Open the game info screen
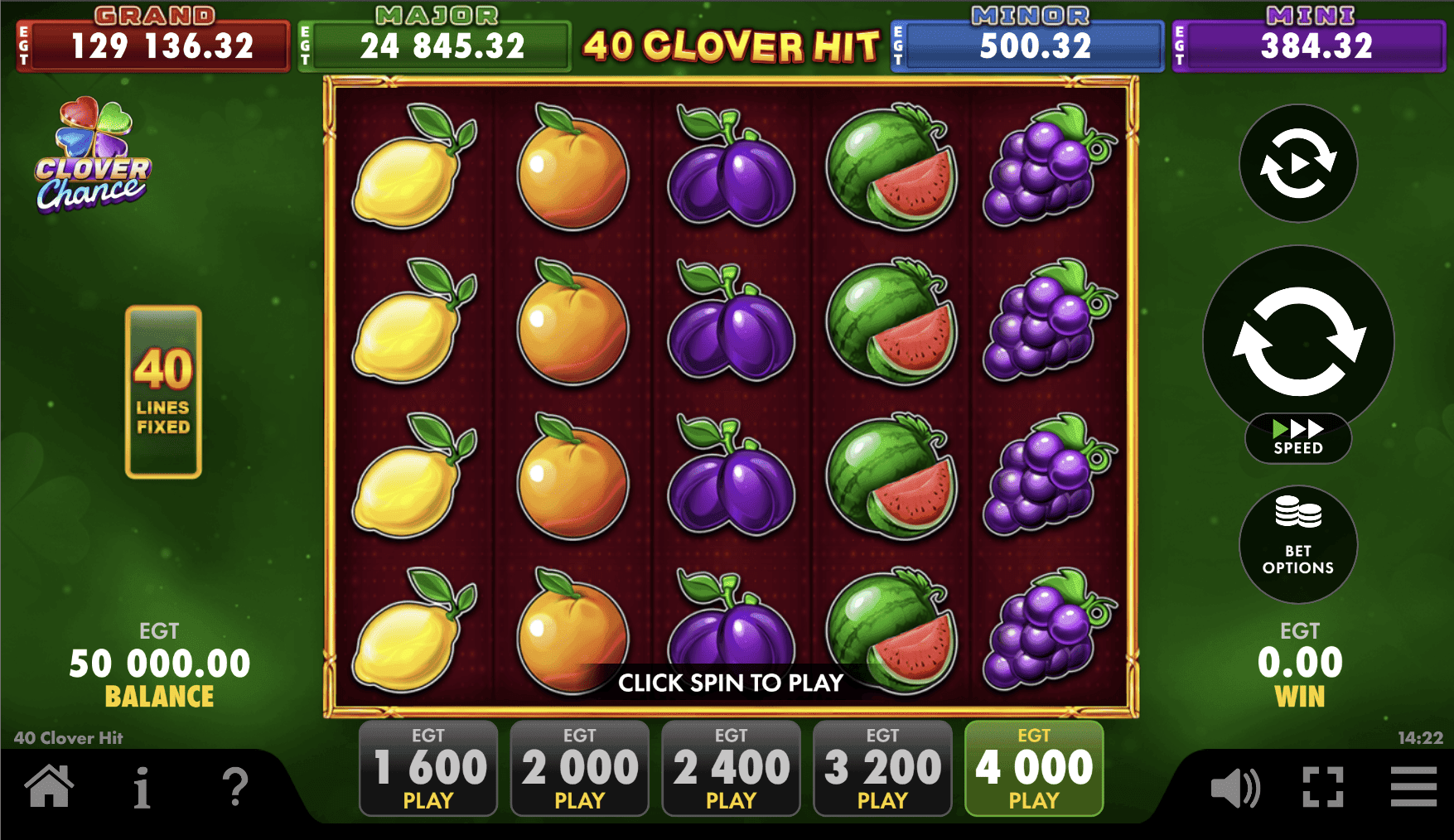This screenshot has width=1454, height=840. 143,788
